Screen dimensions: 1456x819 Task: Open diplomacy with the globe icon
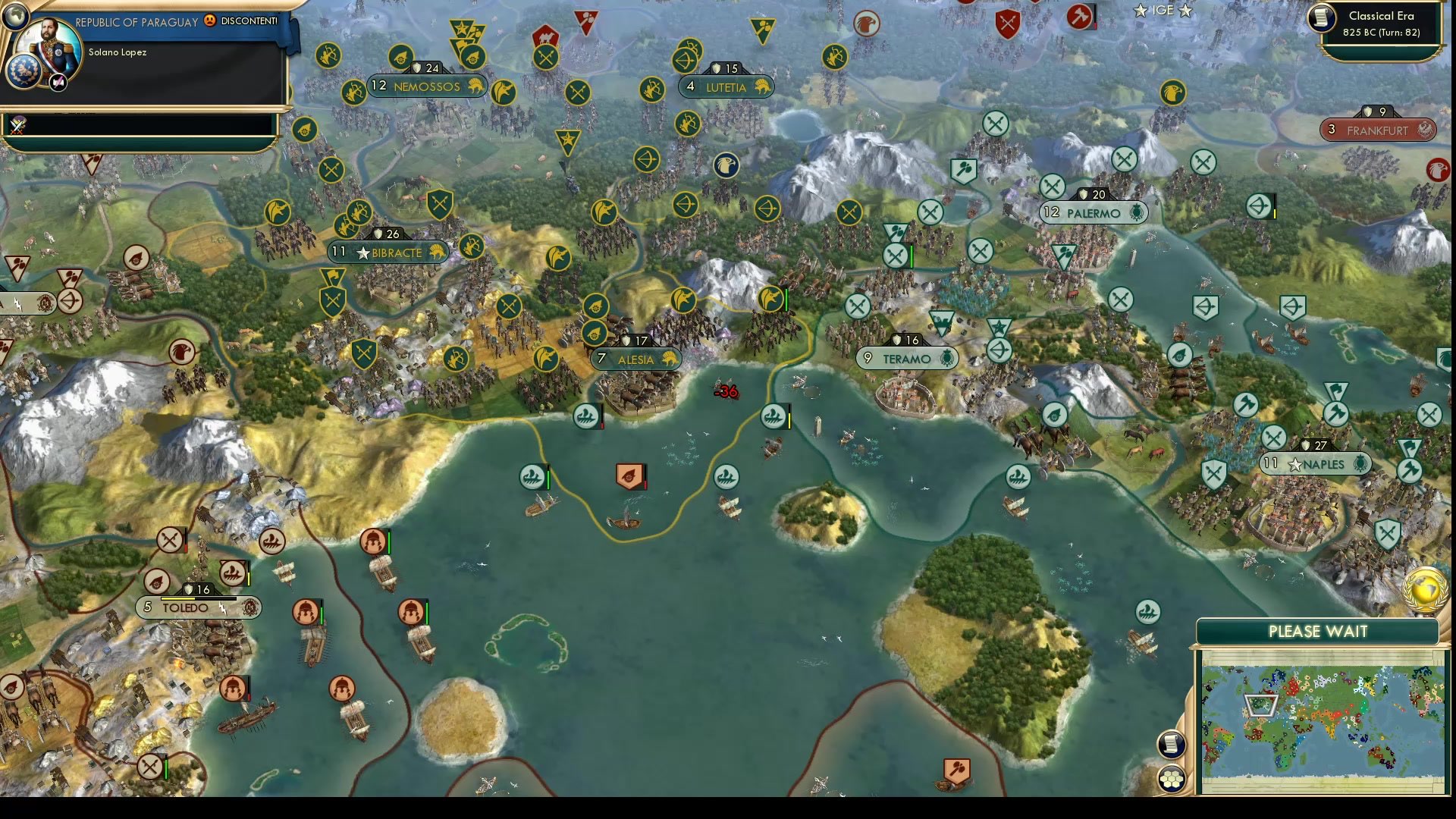coord(15,18)
